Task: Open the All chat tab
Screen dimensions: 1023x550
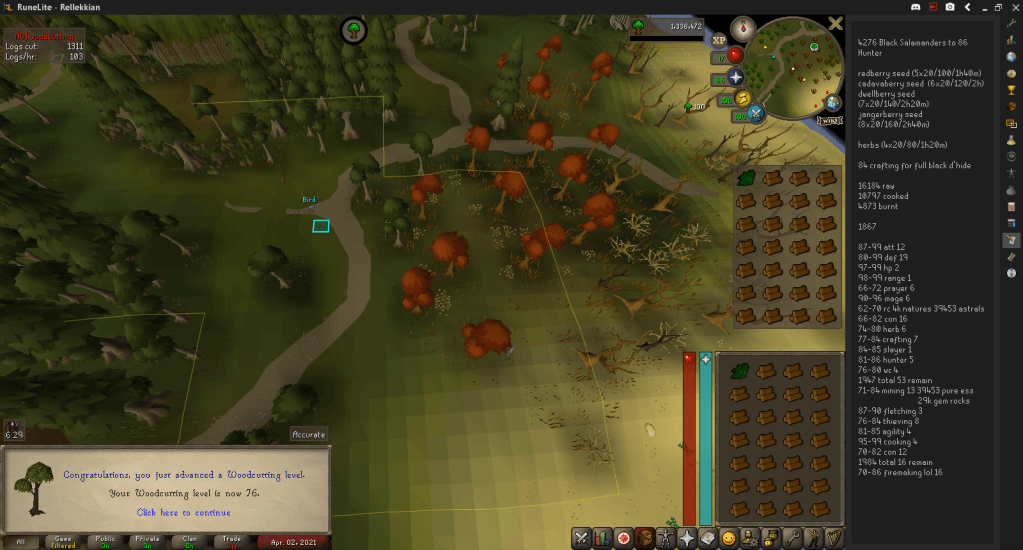Action: pyautogui.click(x=21, y=542)
